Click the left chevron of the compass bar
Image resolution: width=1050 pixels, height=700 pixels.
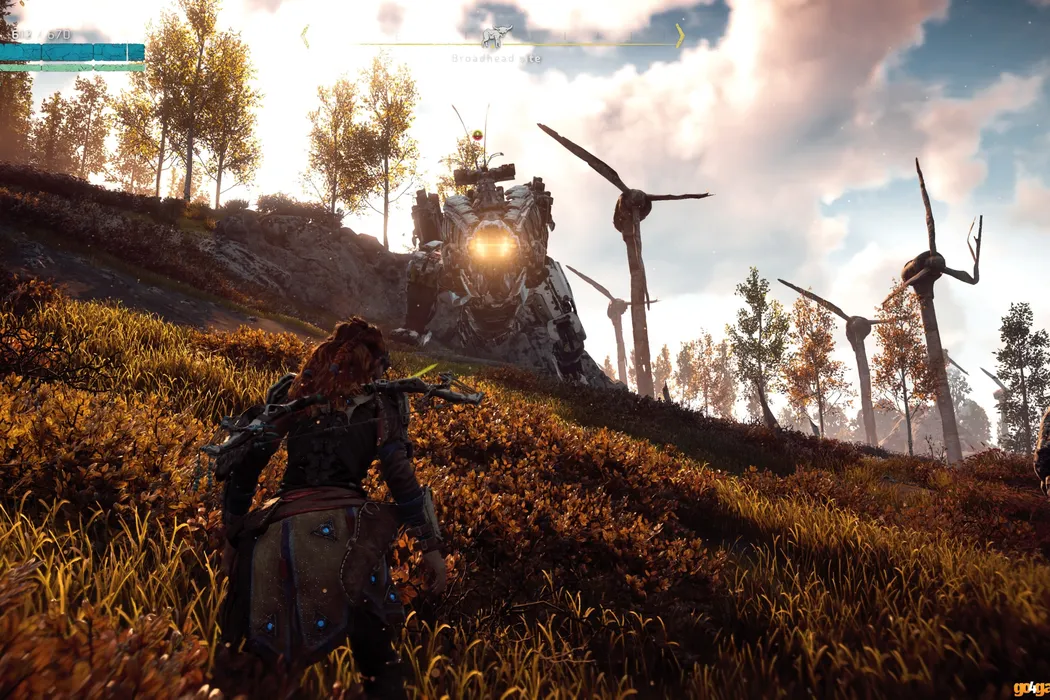pos(305,36)
